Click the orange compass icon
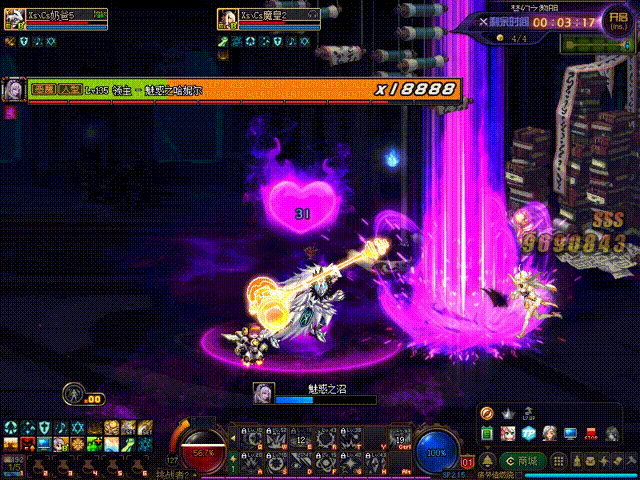 tap(488, 413)
